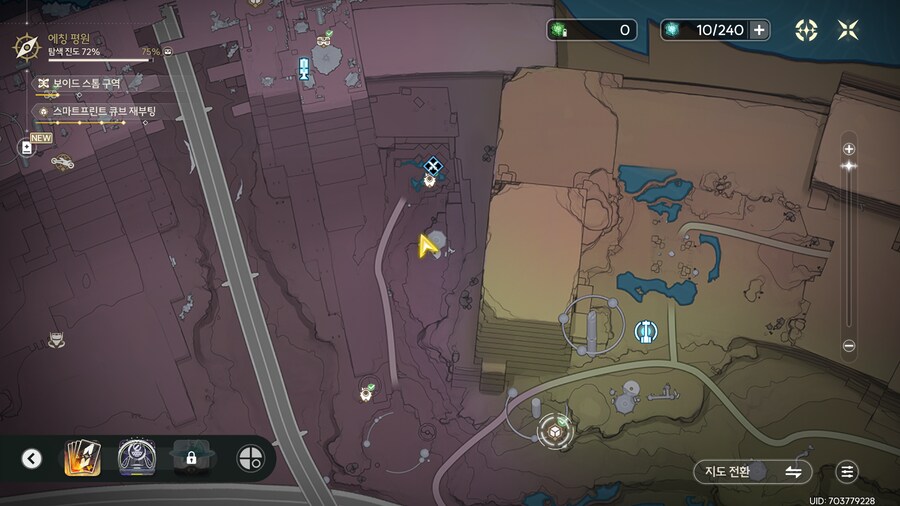Select the 보이드 스톰 구역 tracker
The height and width of the screenshot is (506, 900).
[86, 84]
